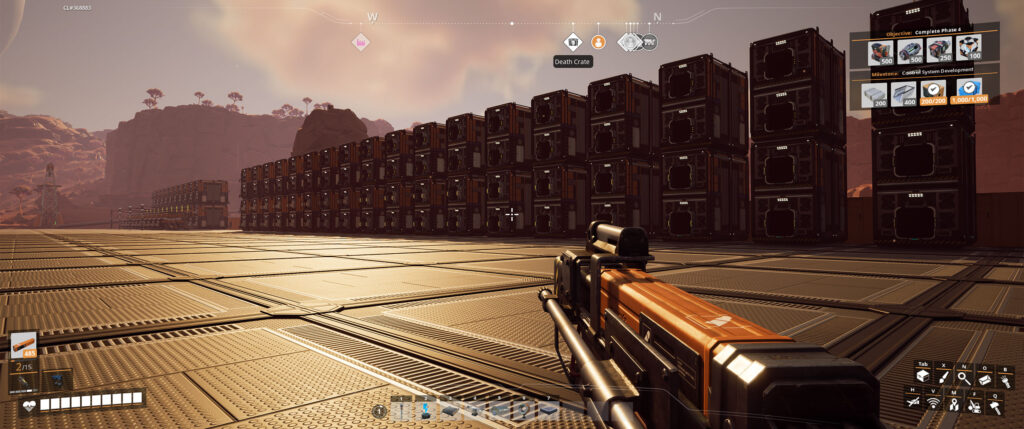1024x429 pixels.
Task: Toggle the signal waves shortcut icon
Action: pyautogui.click(x=934, y=403)
